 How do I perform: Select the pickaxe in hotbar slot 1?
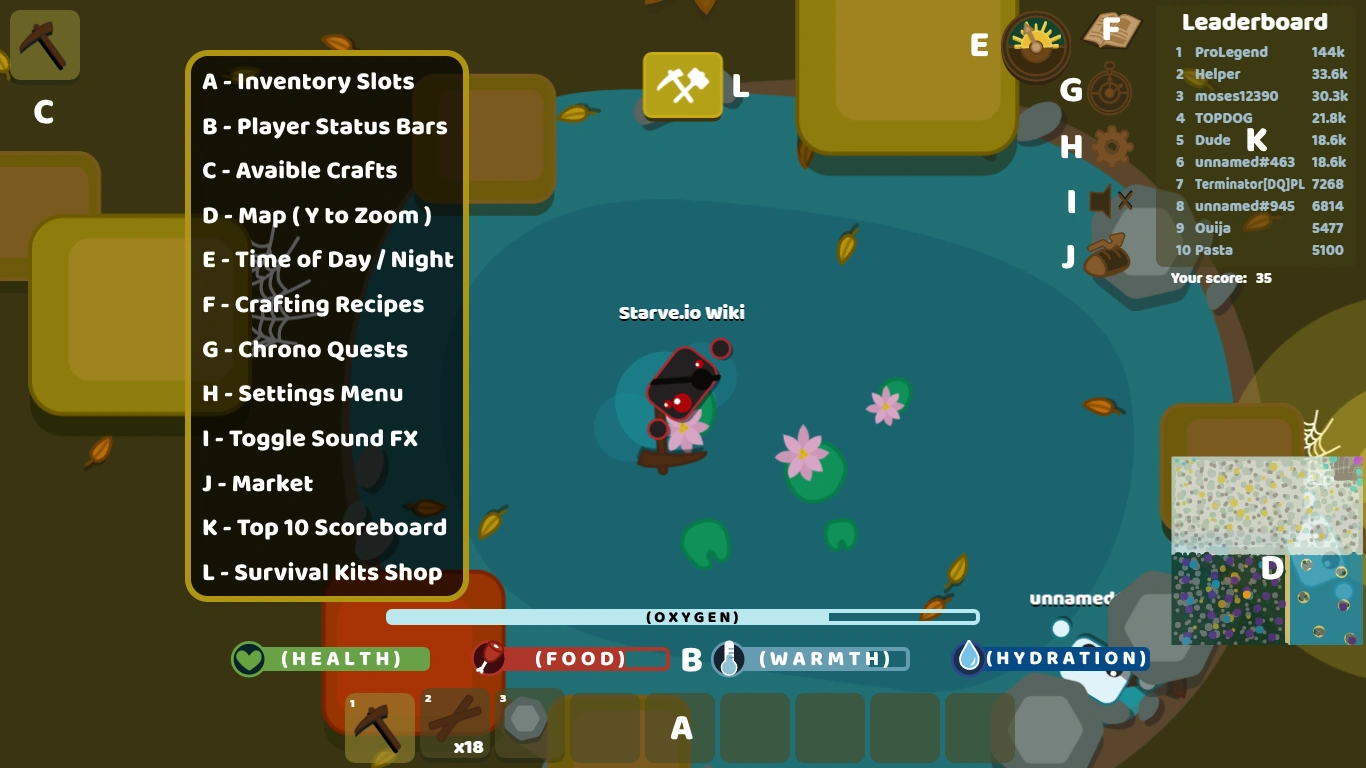pos(380,728)
